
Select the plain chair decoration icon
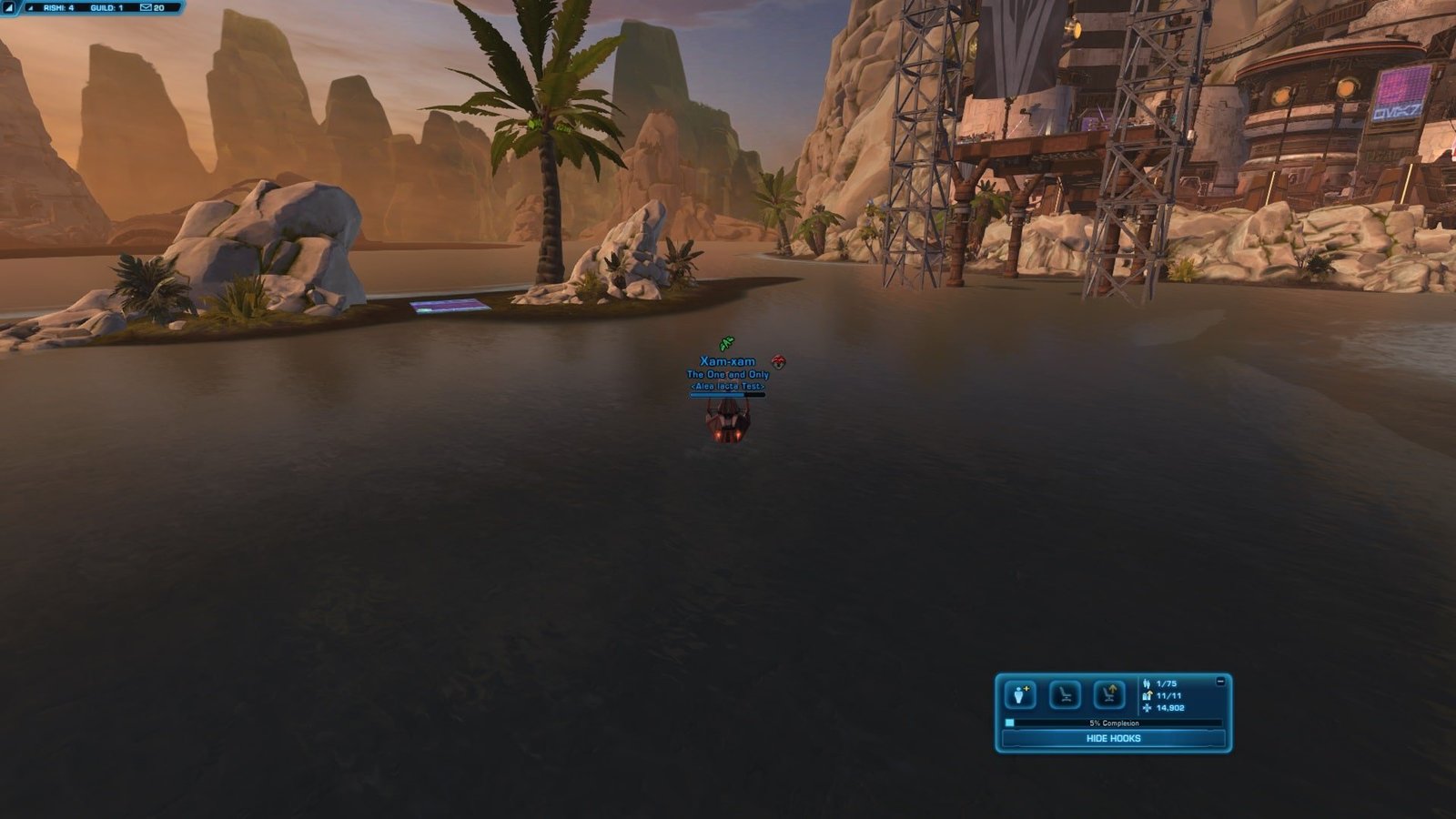pos(1065,695)
